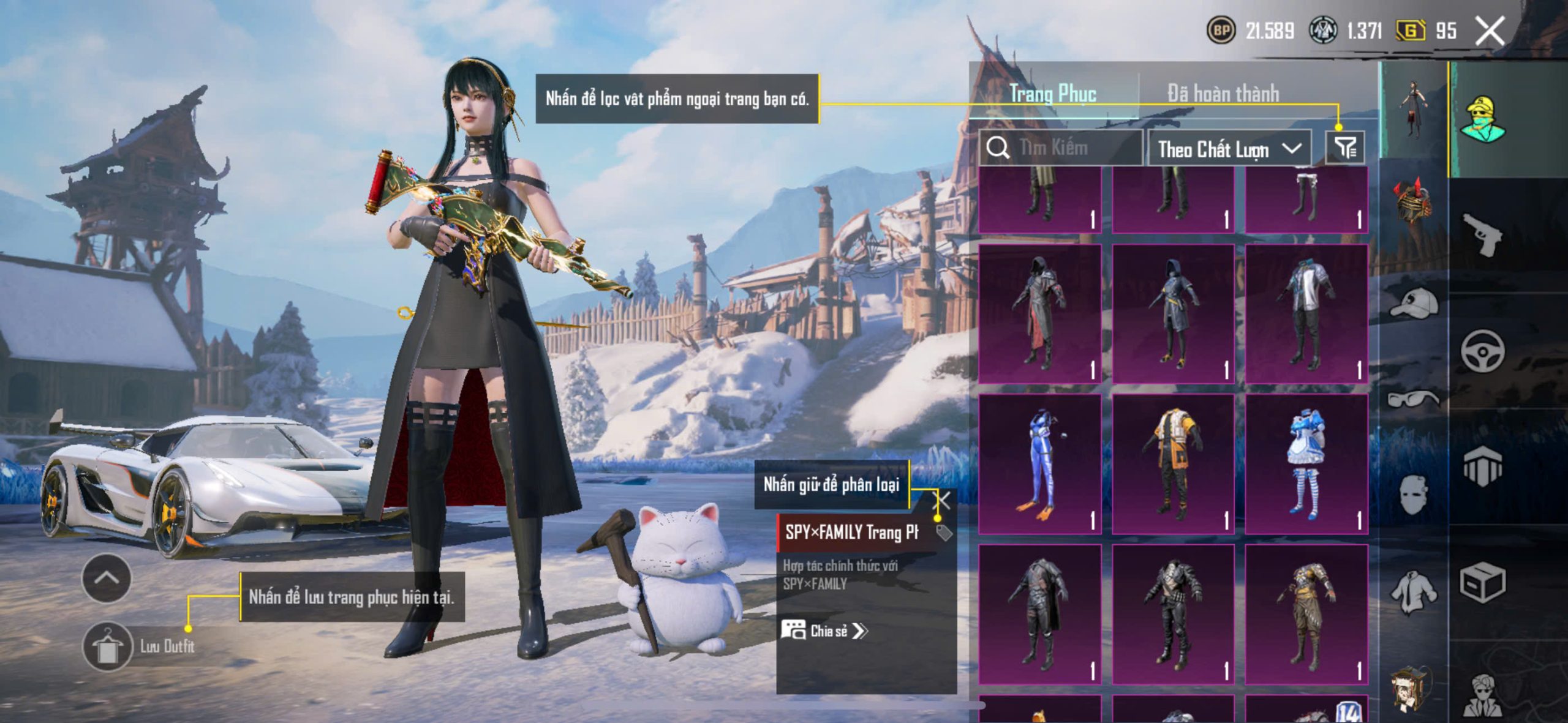The height and width of the screenshot is (723, 1568).
Task: Switch to the Trang Phục tab
Action: coord(1052,94)
